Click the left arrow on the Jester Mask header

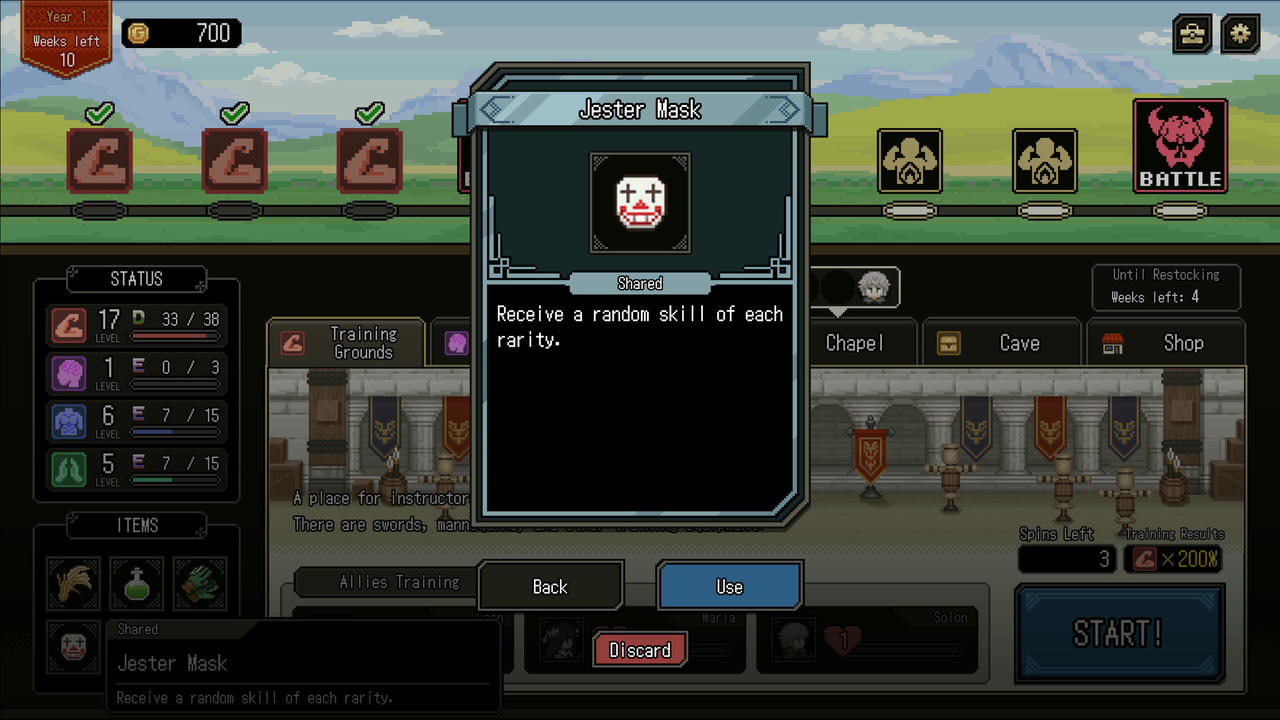pyautogui.click(x=497, y=109)
